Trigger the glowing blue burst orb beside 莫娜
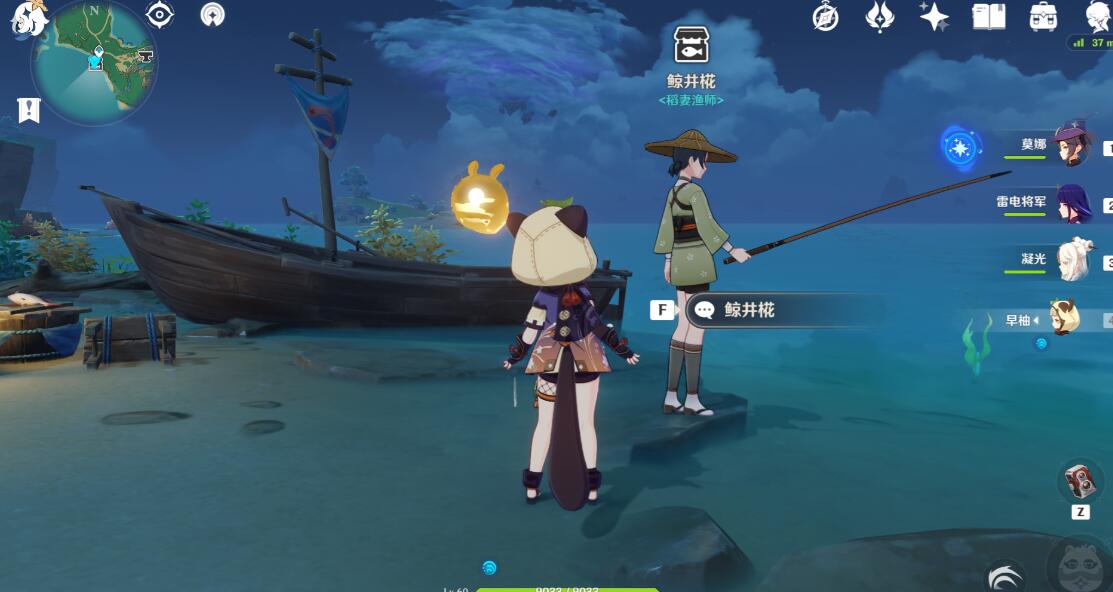This screenshot has height=592, width=1113. [960, 149]
